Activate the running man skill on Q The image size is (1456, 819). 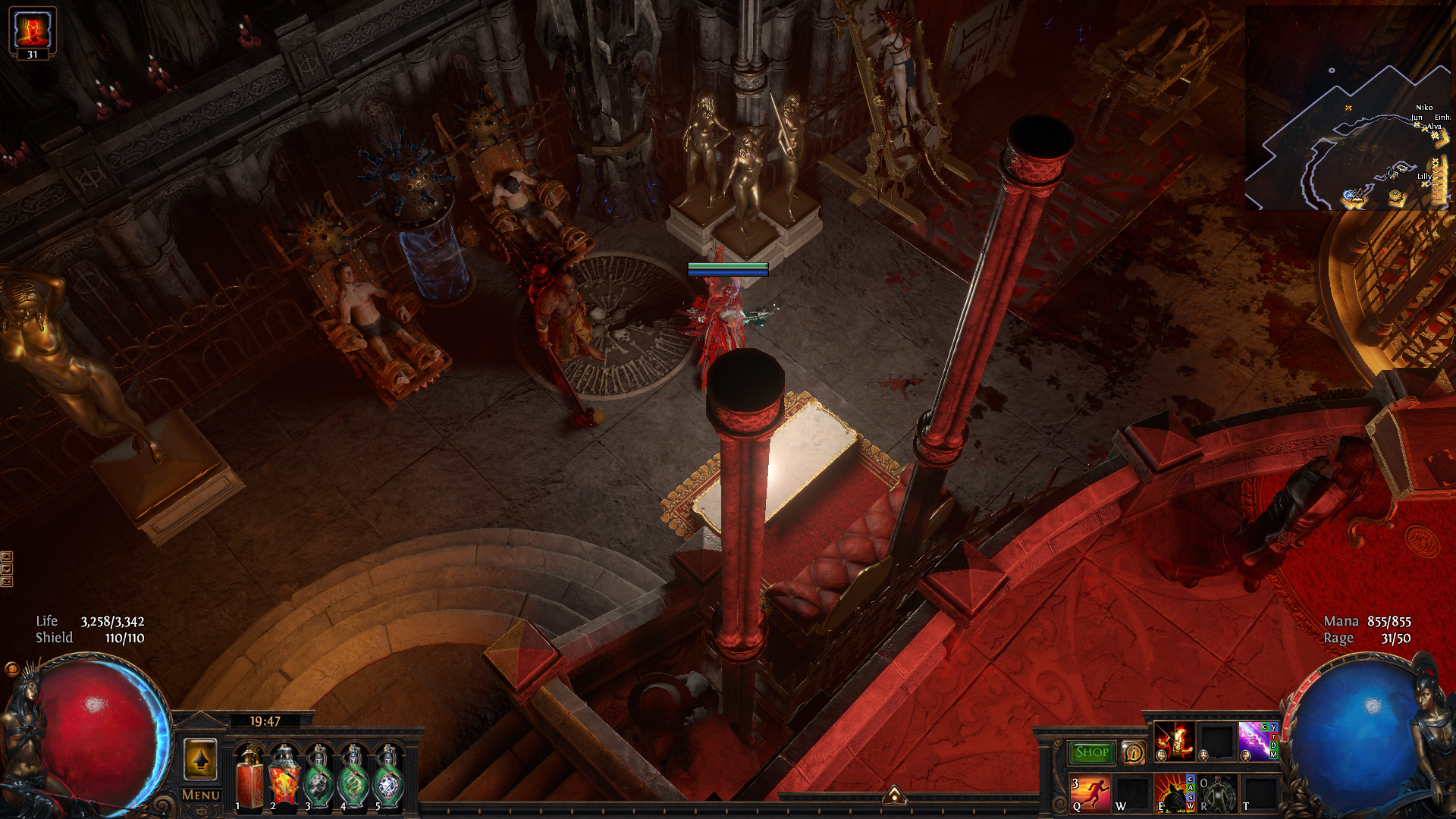point(1090,793)
